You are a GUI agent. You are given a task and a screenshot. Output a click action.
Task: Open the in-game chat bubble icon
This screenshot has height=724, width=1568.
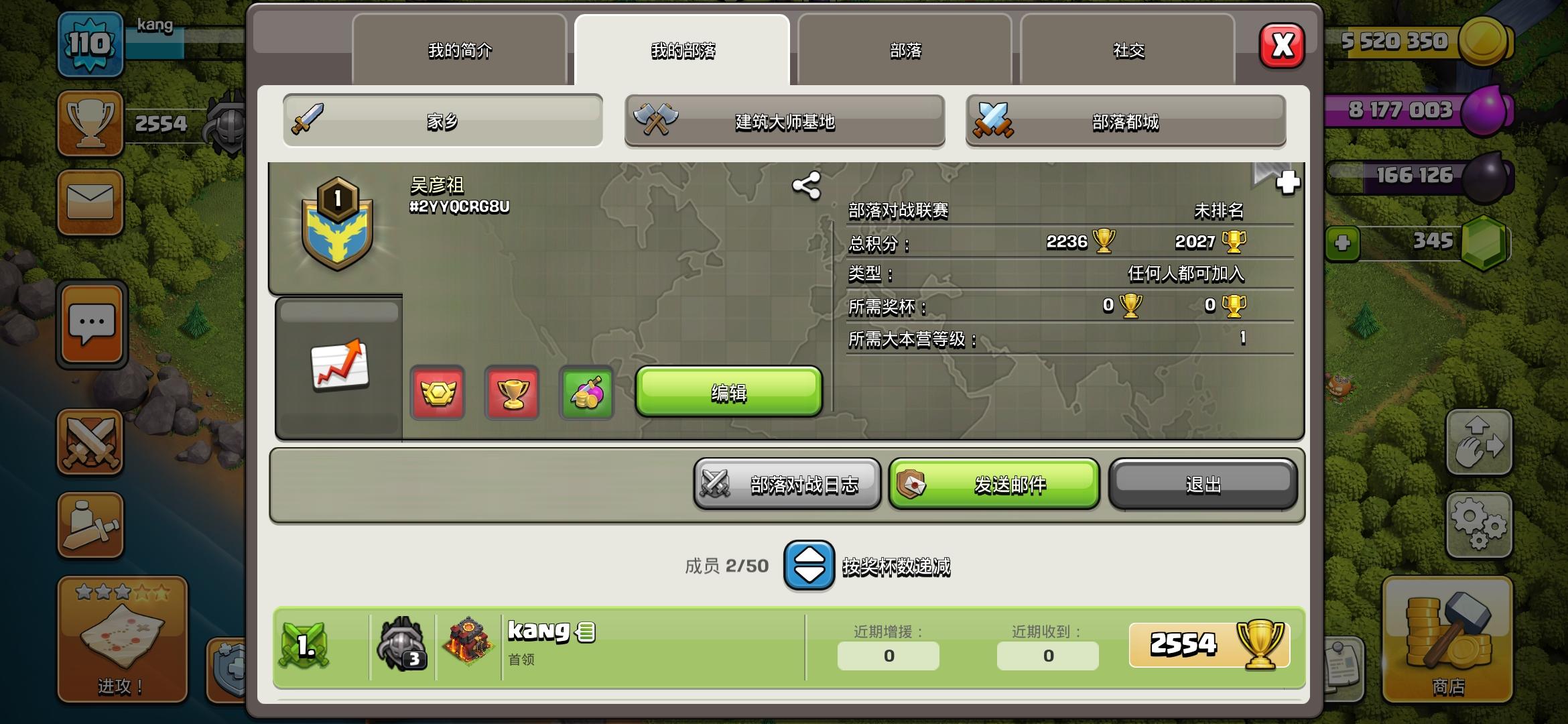[90, 324]
